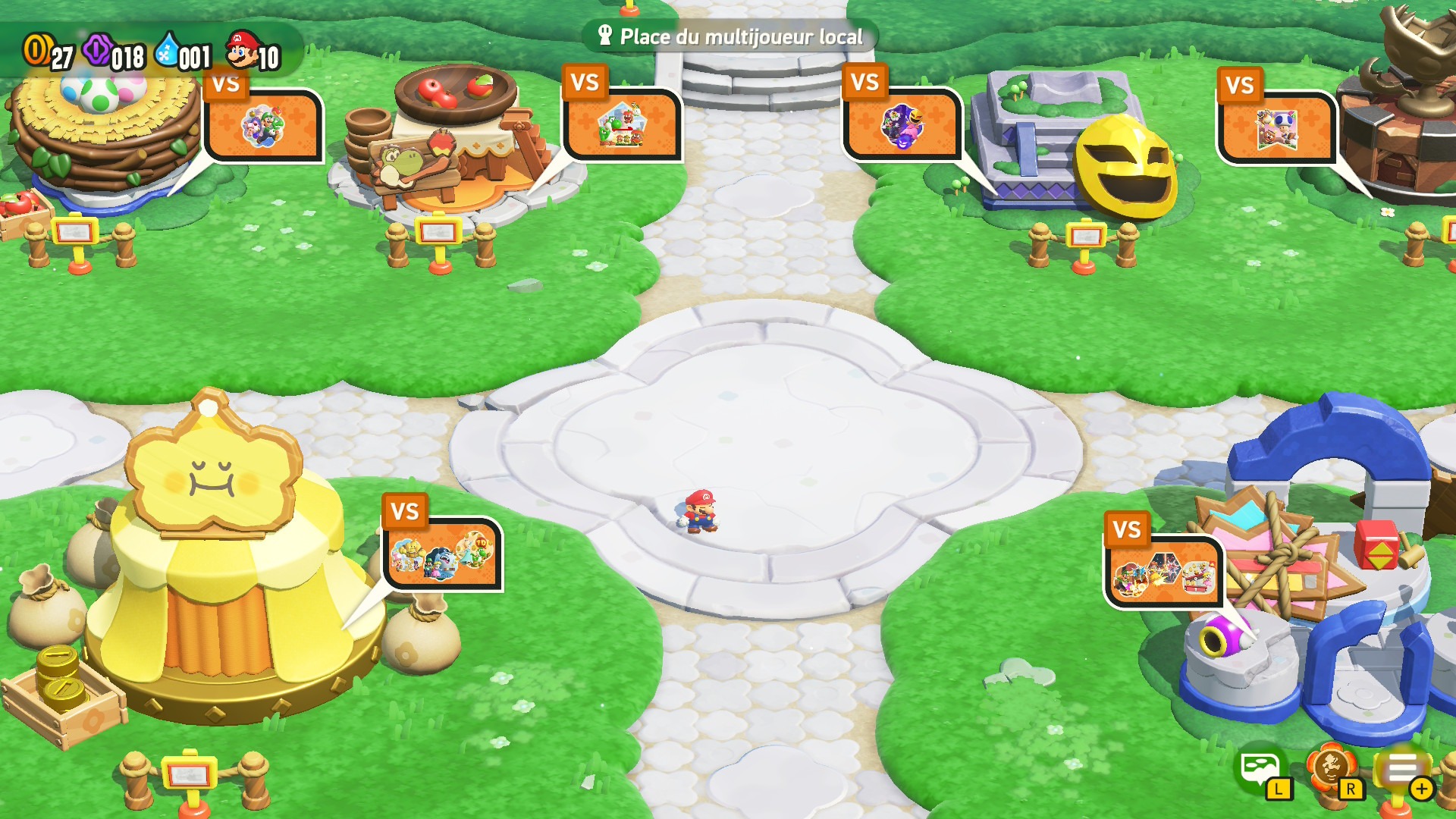Choose the VS panel beside the yellow tent
The image size is (1456, 819).
click(442, 554)
